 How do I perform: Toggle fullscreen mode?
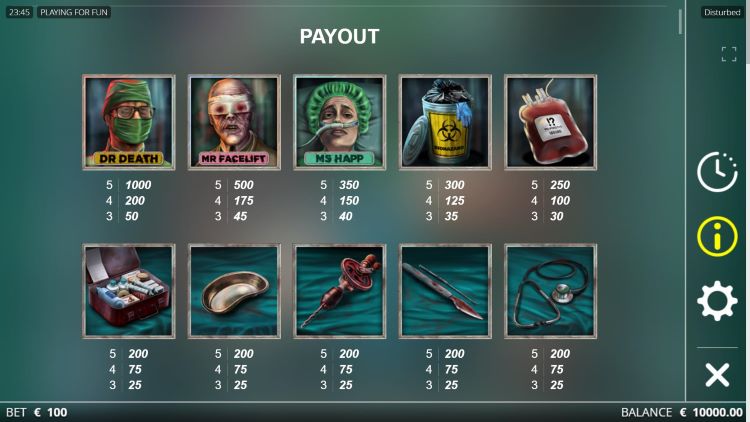(x=729, y=54)
